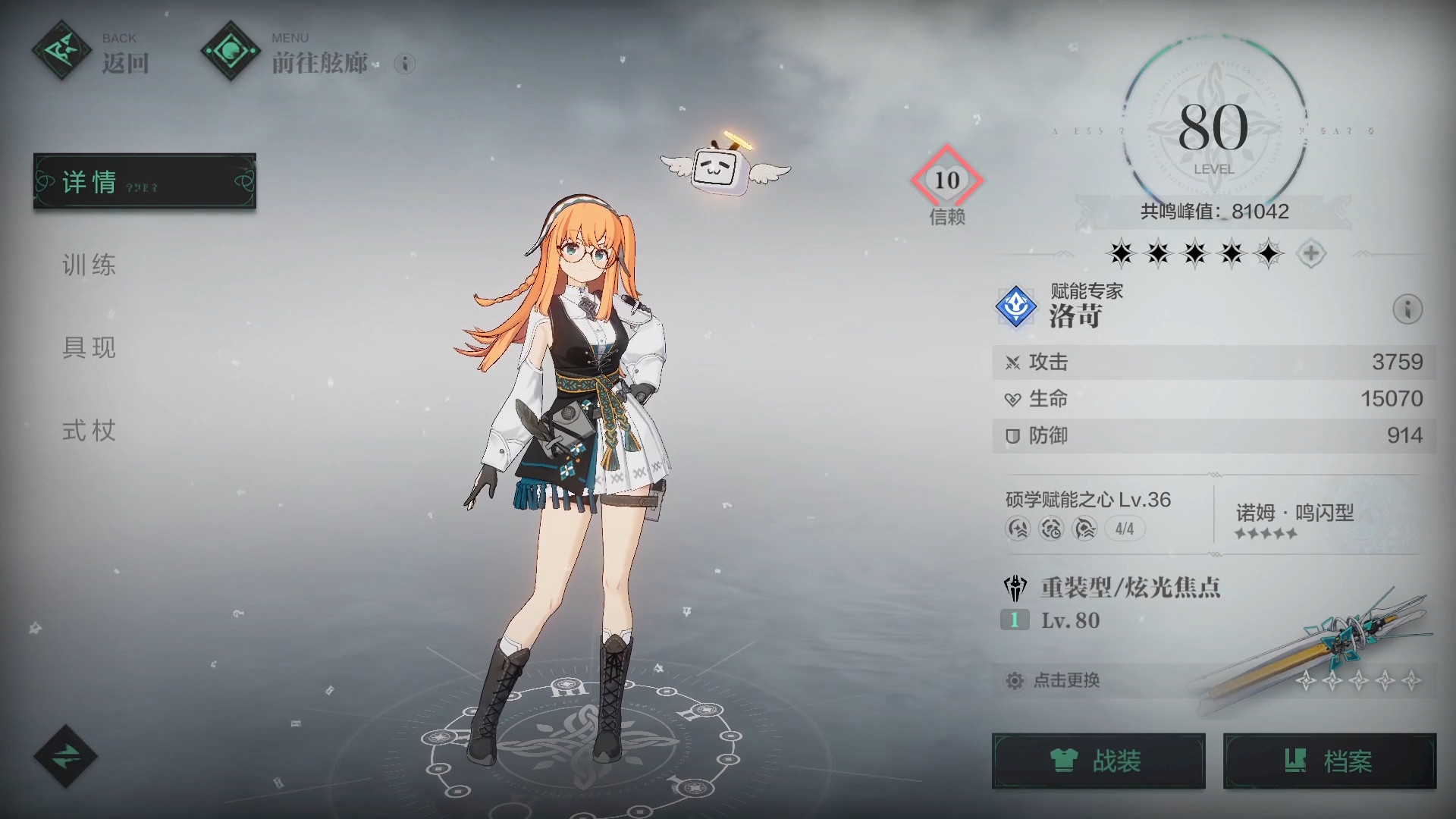Open the 档案 archive button
The width and height of the screenshot is (1456, 819).
(1329, 761)
